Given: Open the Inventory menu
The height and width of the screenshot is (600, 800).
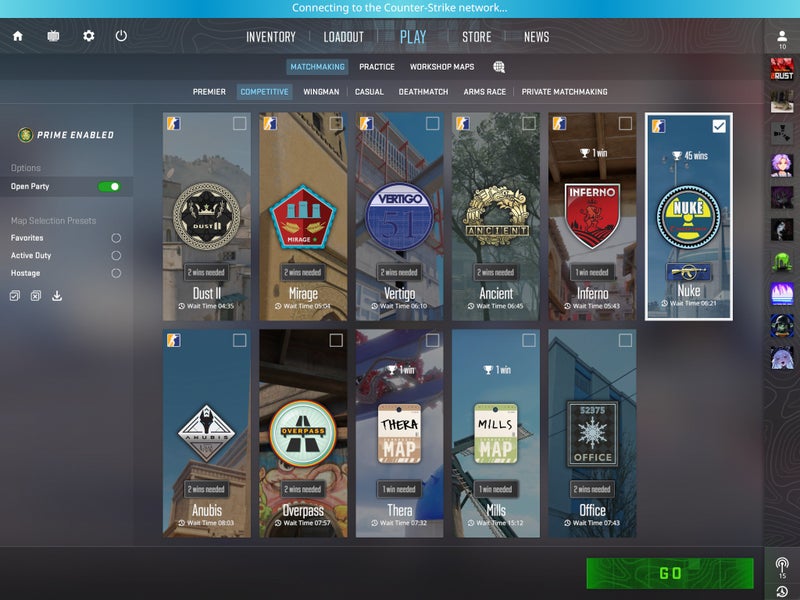Looking at the screenshot, I should (x=271, y=37).
